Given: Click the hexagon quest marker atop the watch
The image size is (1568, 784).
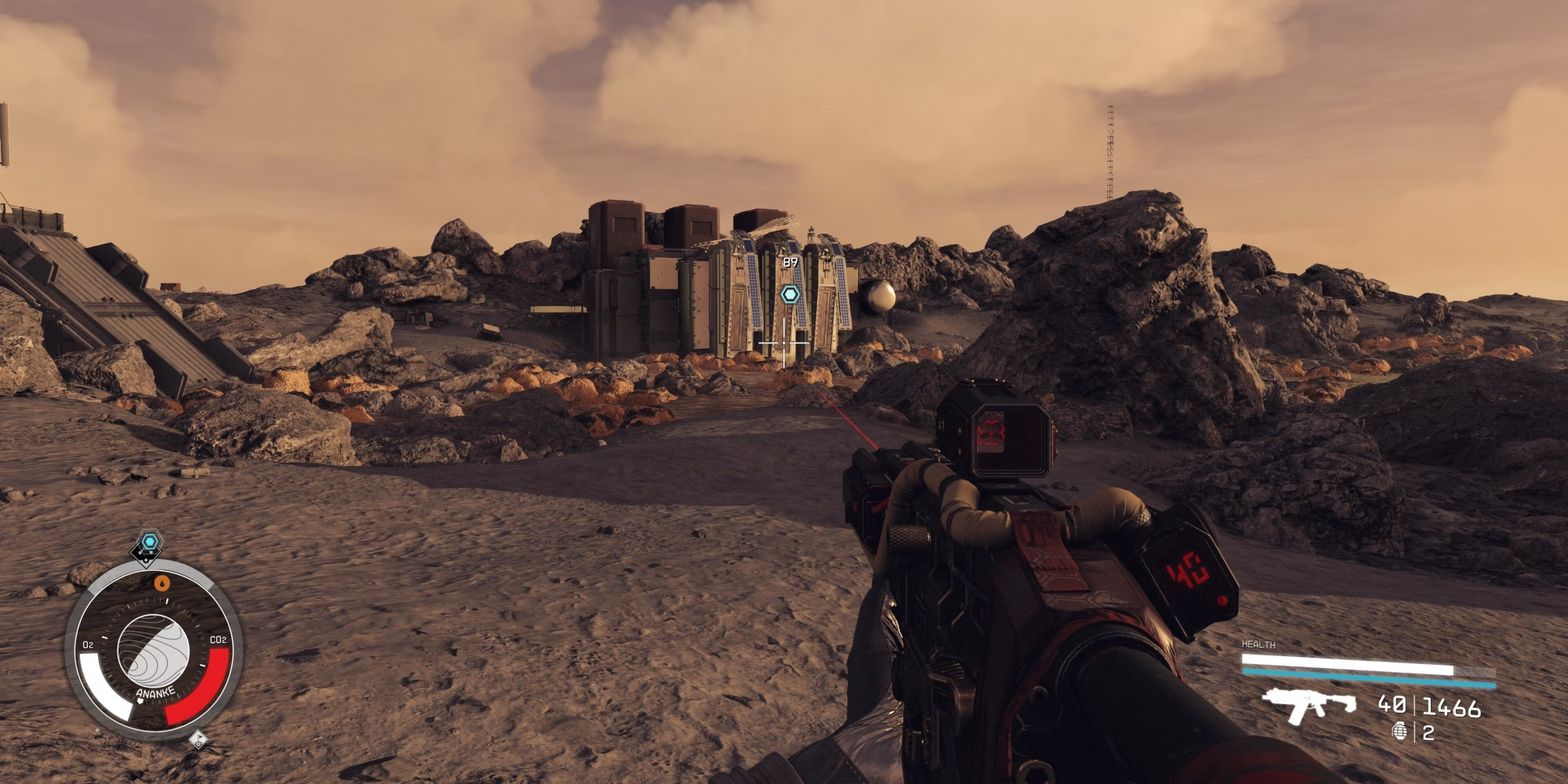Looking at the screenshot, I should coord(149,542).
